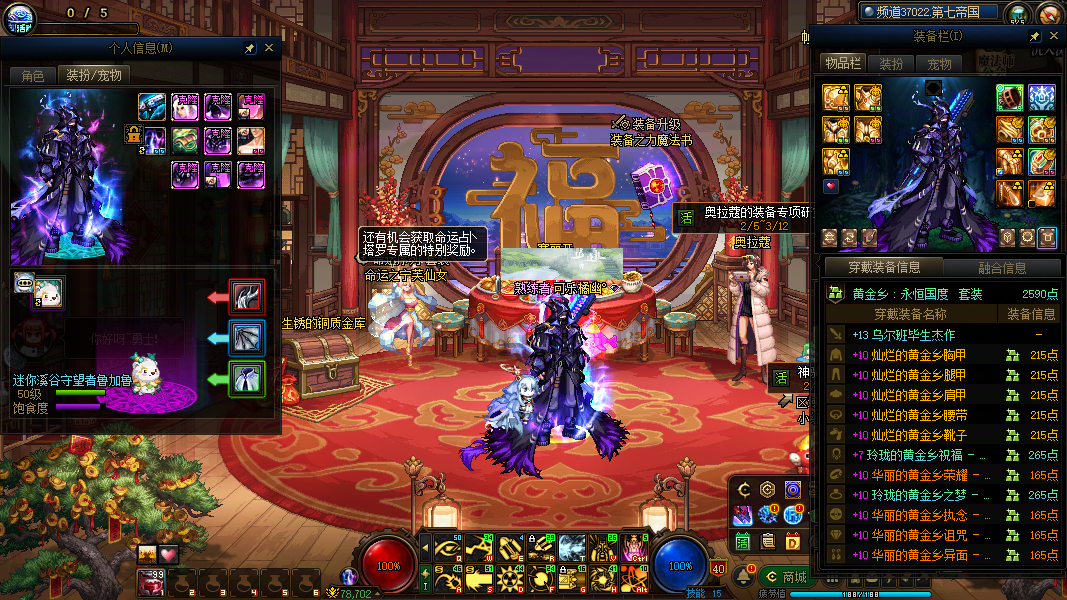The image size is (1067, 600).
Task: Click the blue-framed pet equipment slot
Action: click(247, 338)
